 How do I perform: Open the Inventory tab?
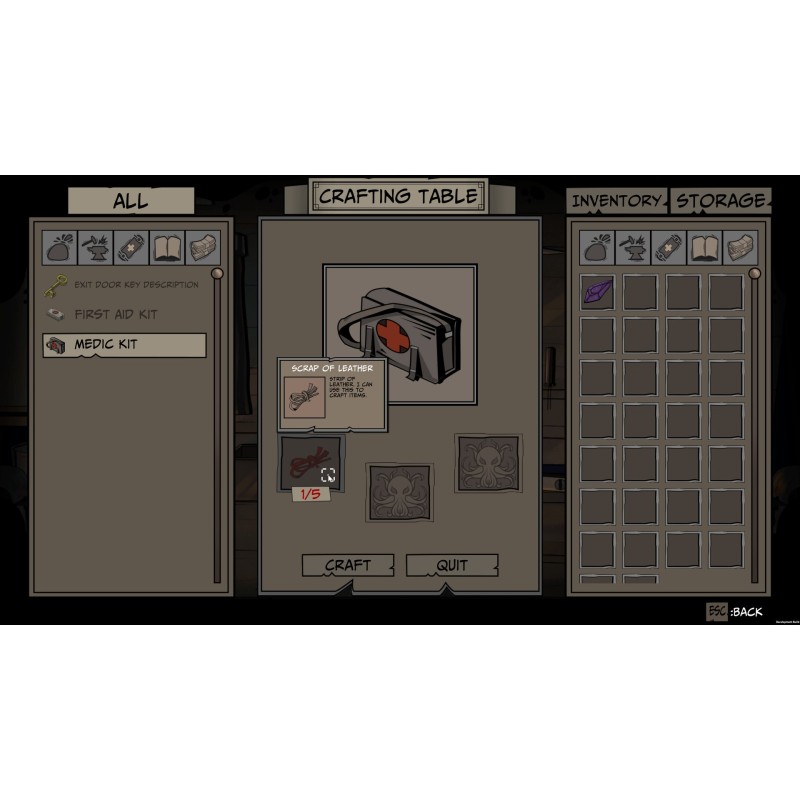click(x=616, y=201)
